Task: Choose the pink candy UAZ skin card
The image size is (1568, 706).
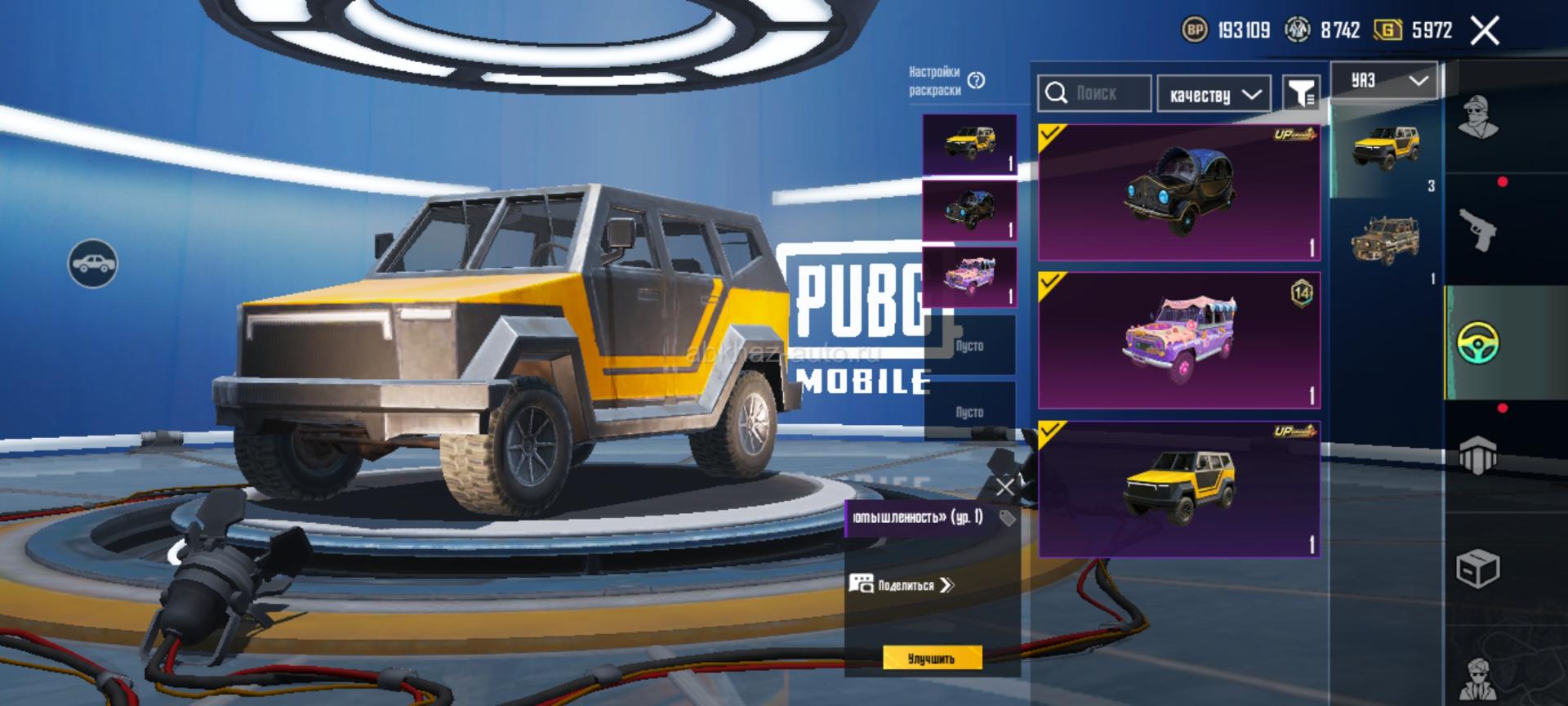Action: click(1178, 340)
